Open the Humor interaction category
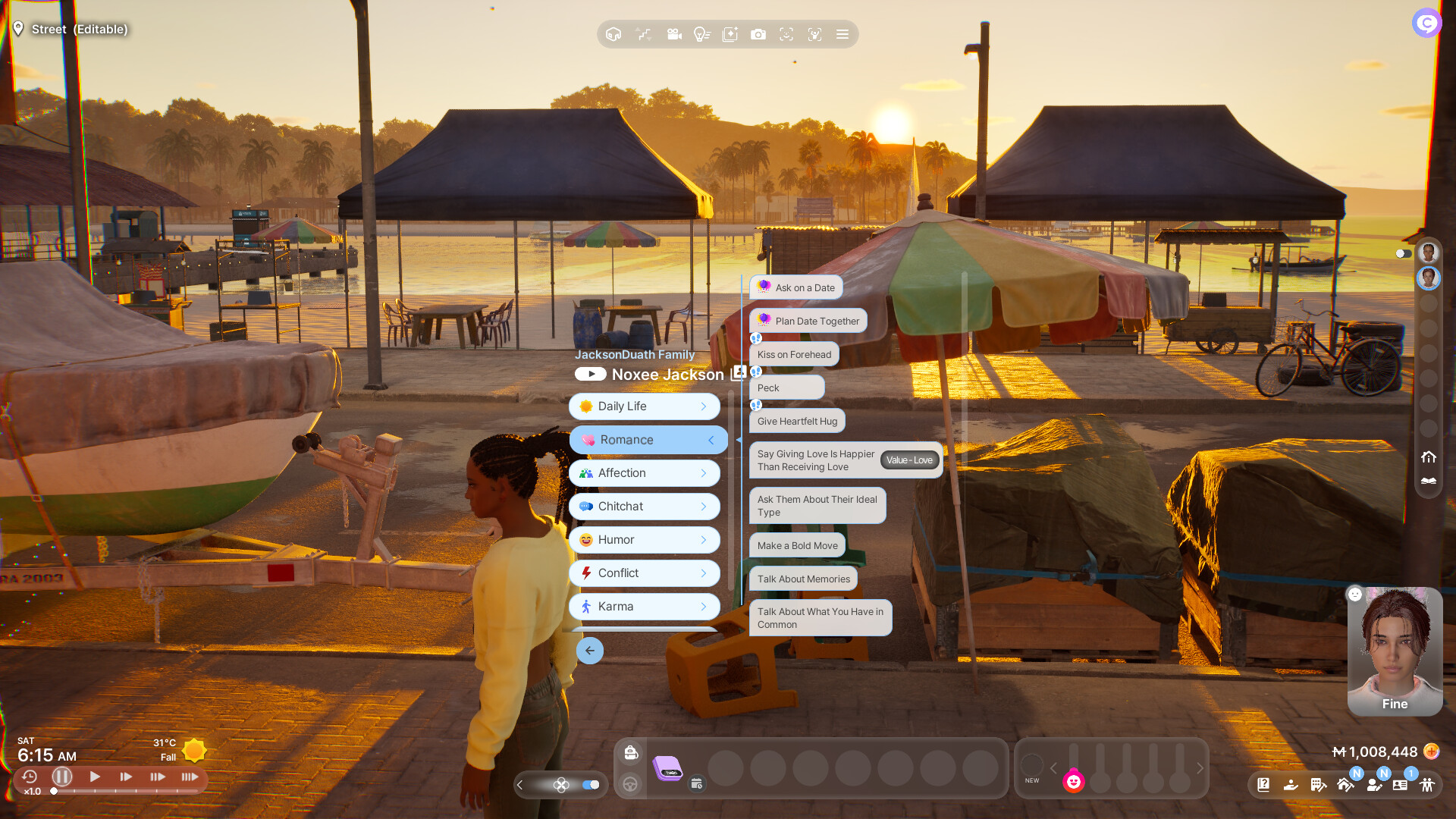 (645, 540)
